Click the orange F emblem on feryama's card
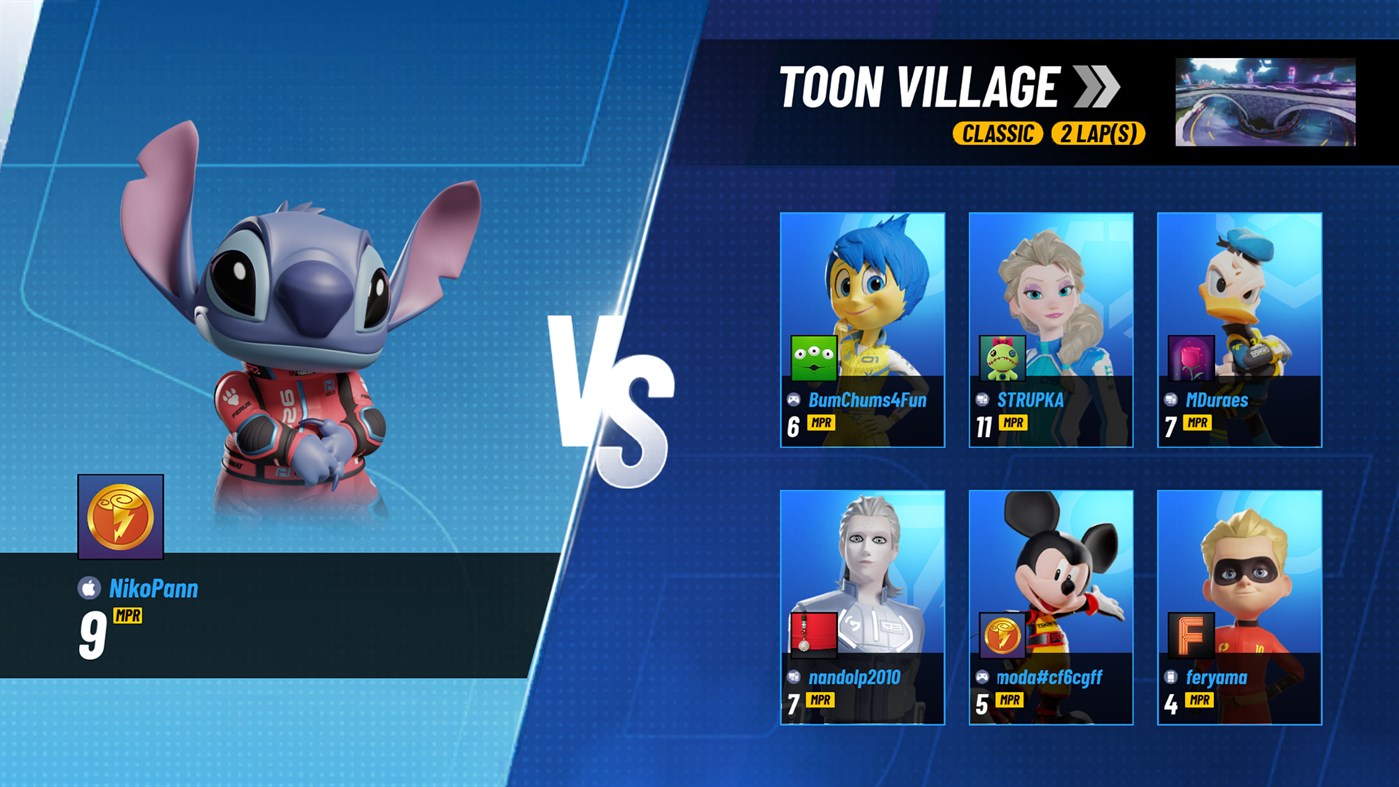The image size is (1399, 787). (x=1192, y=633)
